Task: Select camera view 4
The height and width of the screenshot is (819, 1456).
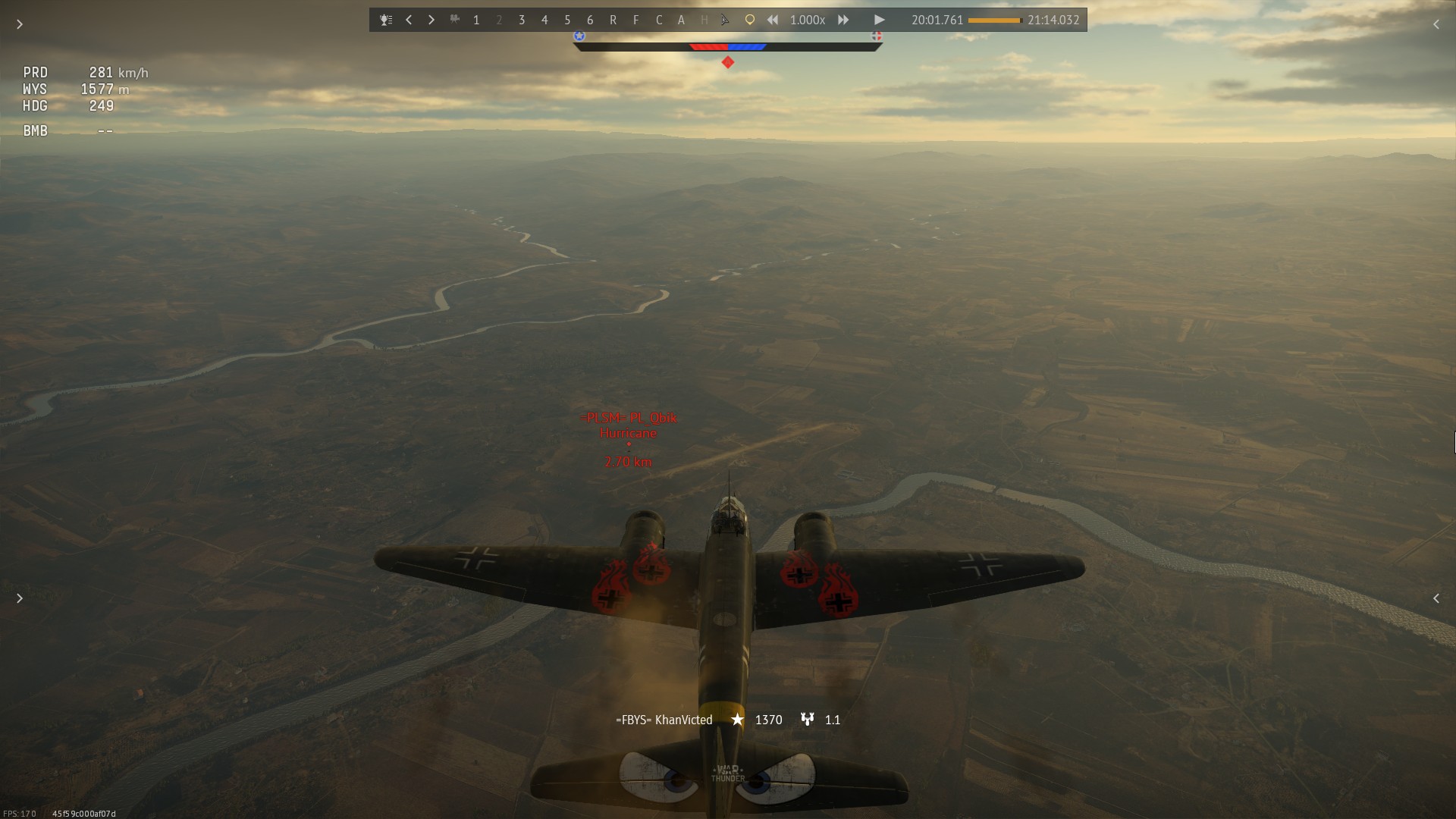Action: tap(544, 20)
